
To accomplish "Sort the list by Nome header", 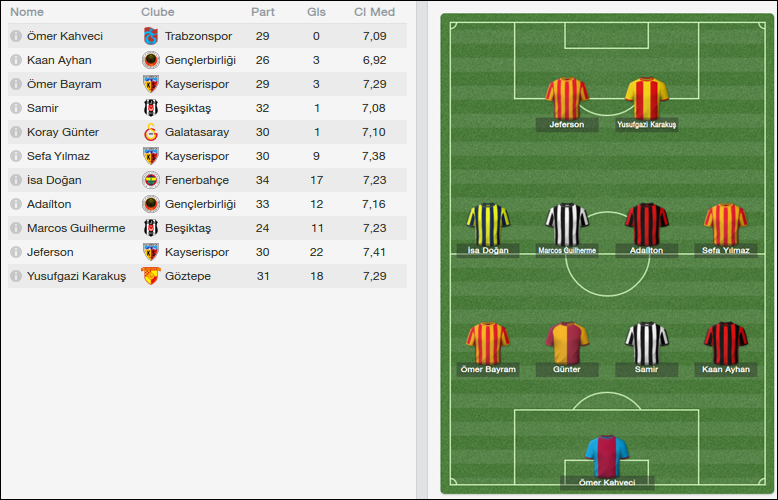I will [x=27, y=12].
